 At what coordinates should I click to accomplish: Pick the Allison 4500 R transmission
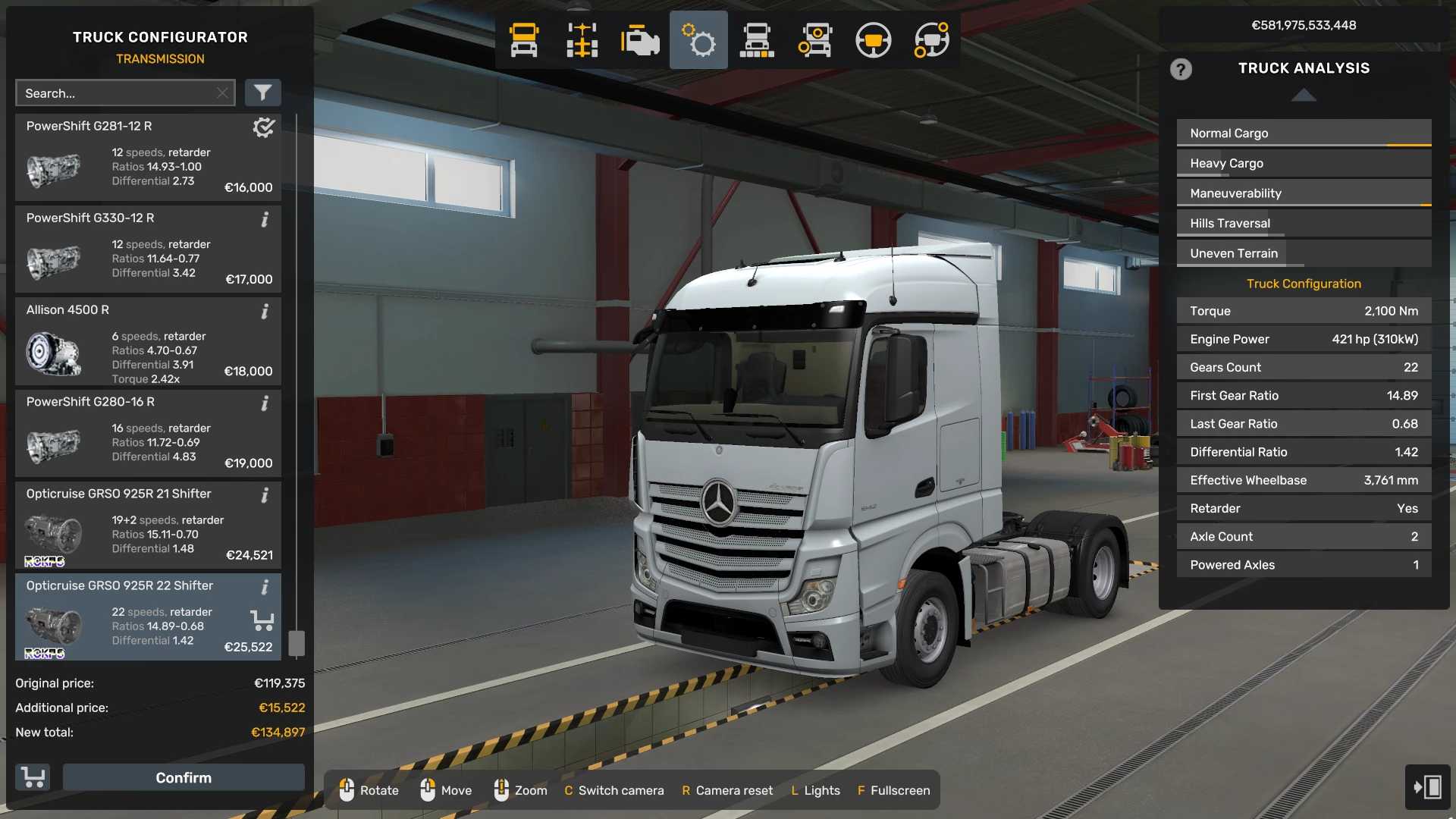148,341
